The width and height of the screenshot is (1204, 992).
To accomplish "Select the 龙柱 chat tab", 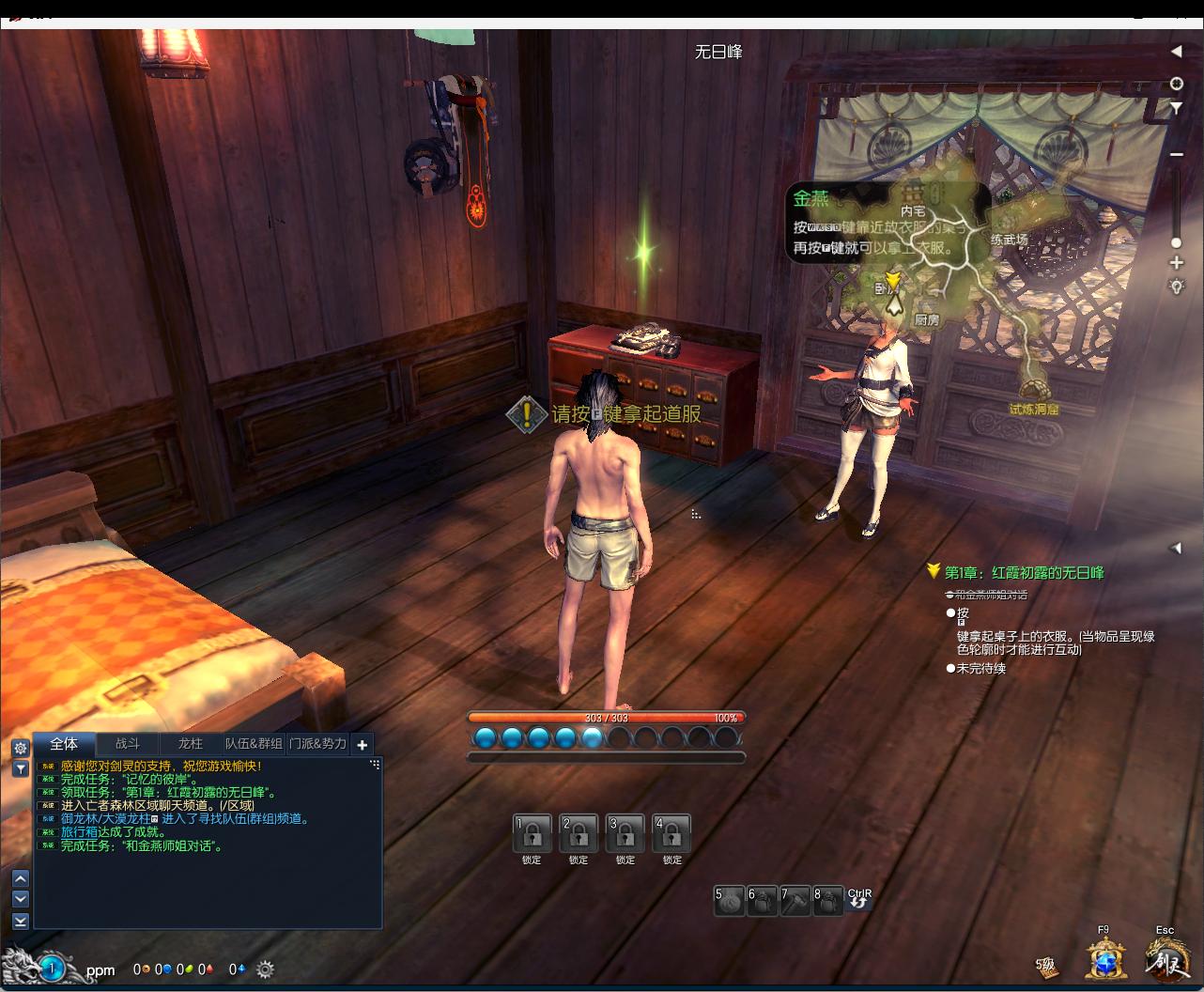I will tap(190, 743).
